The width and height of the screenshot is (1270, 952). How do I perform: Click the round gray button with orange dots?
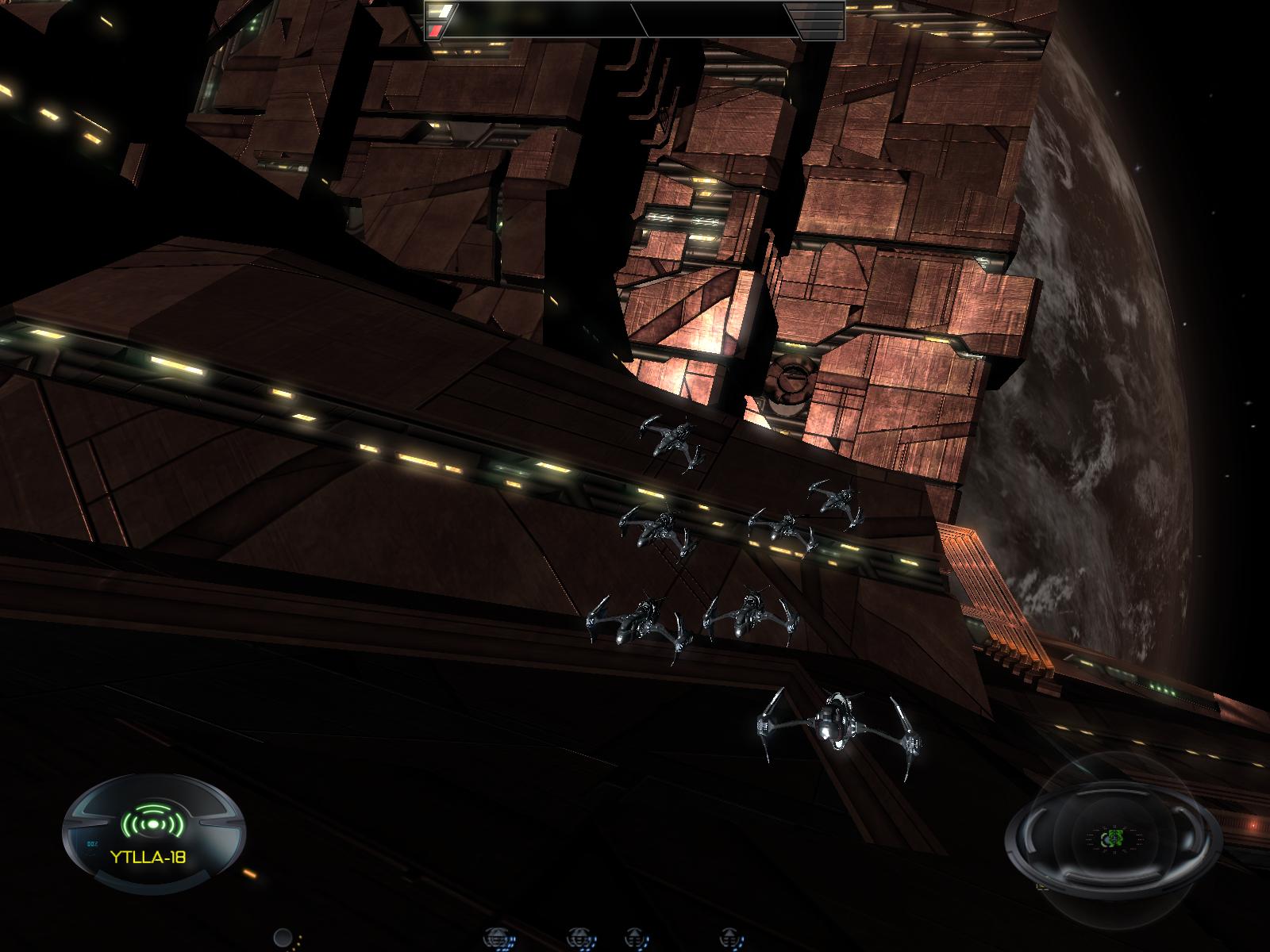click(283, 939)
